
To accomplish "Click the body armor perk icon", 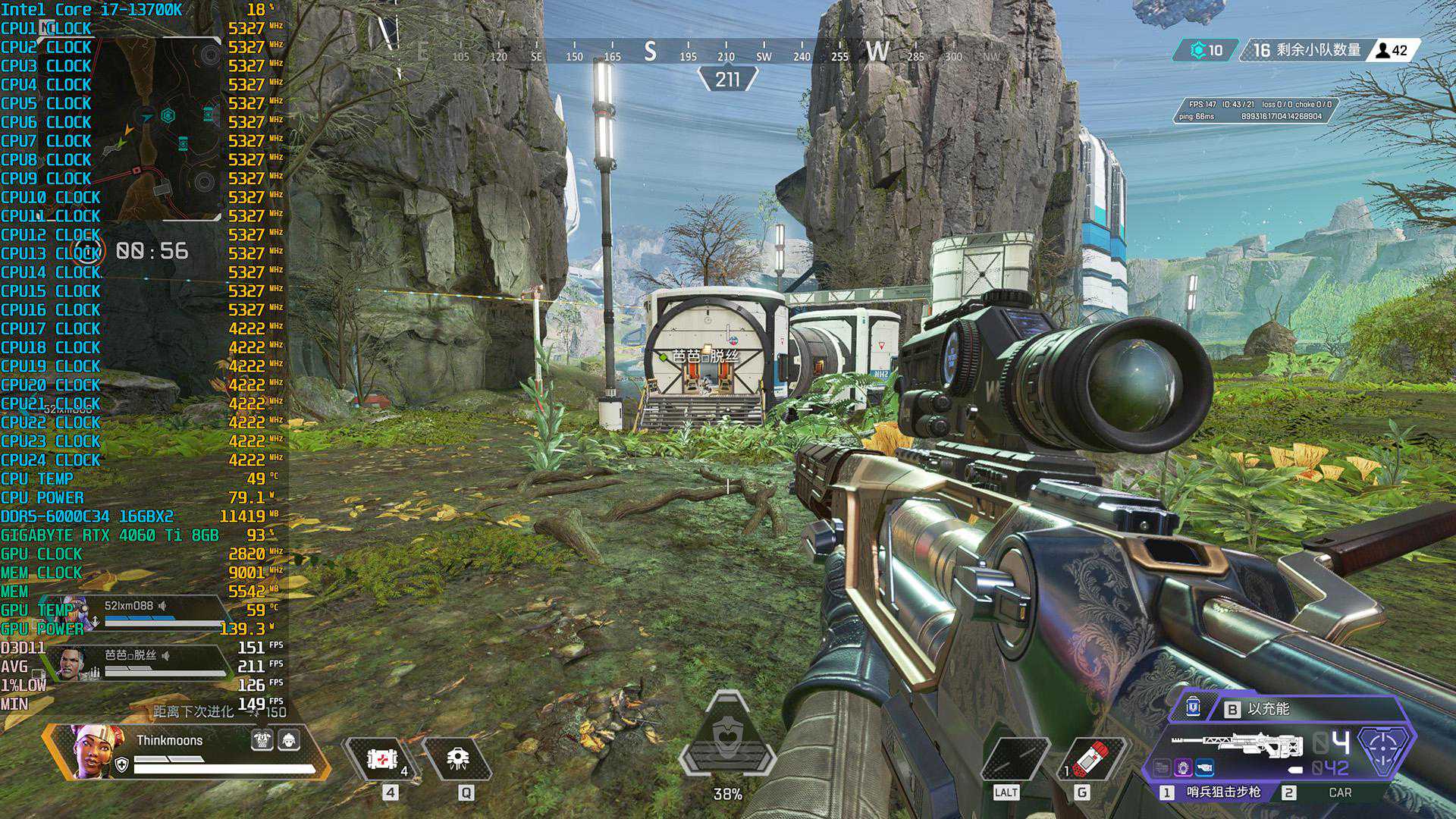I will (262, 740).
